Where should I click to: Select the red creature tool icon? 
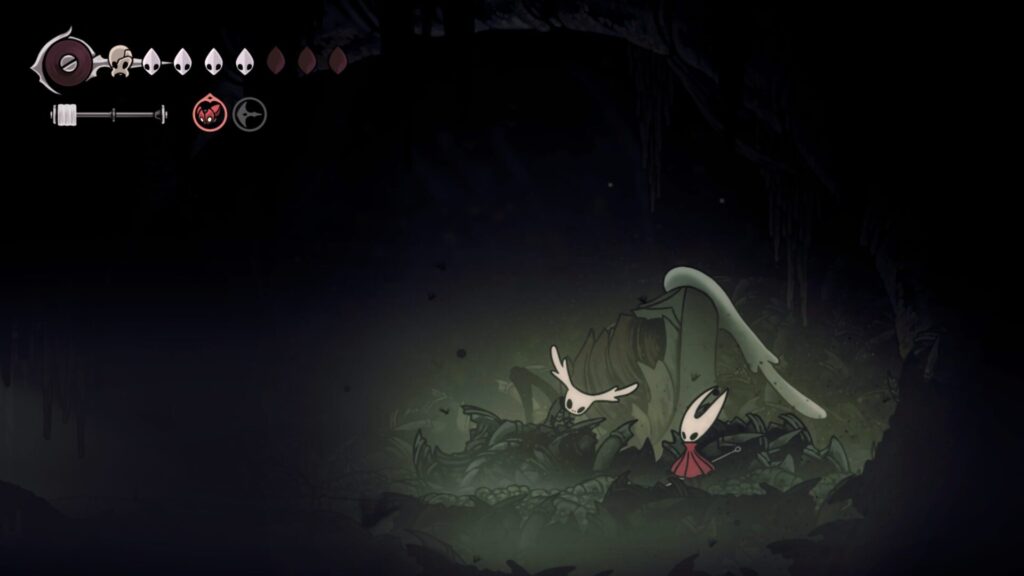tap(209, 115)
